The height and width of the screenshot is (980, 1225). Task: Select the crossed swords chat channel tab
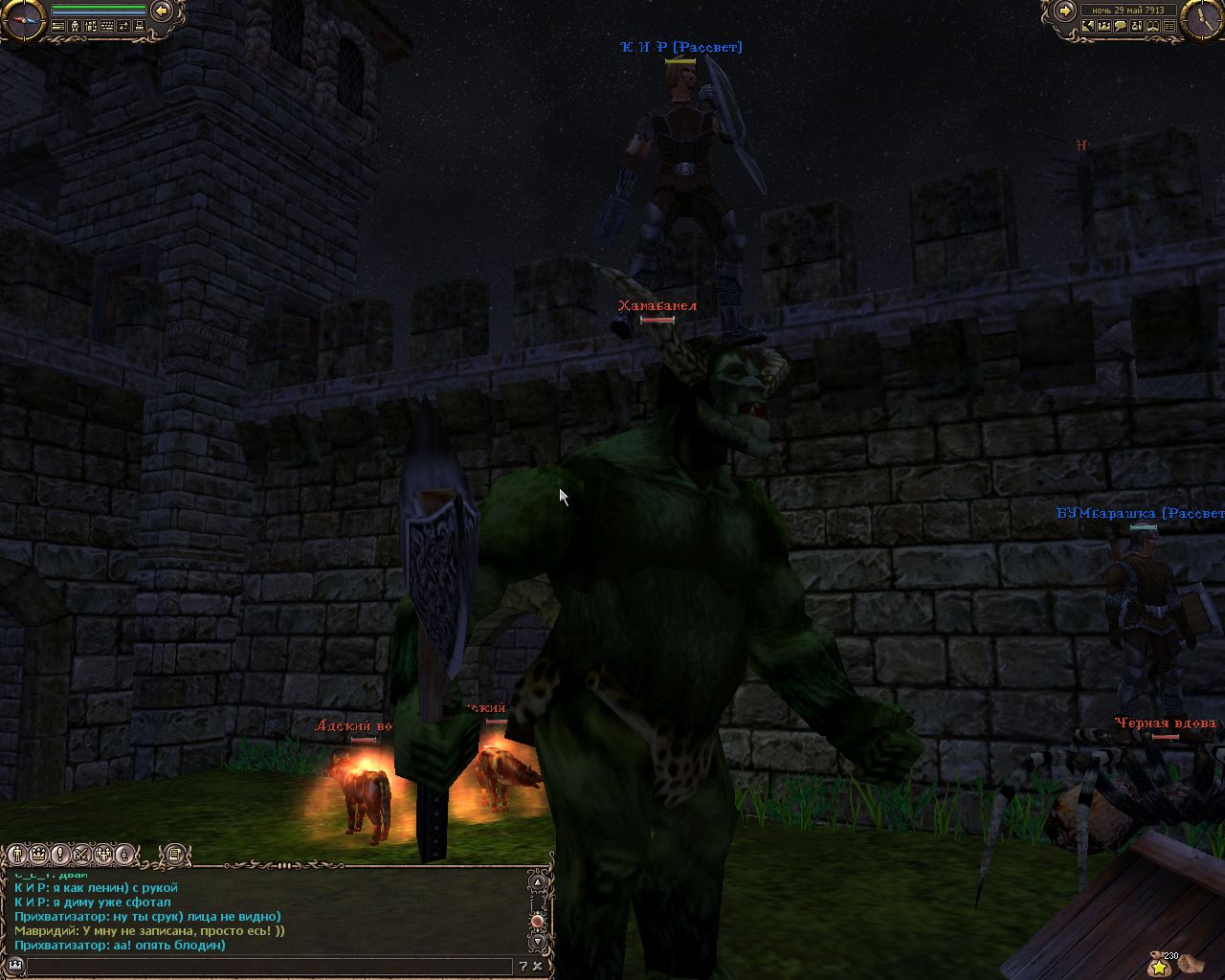click(81, 854)
